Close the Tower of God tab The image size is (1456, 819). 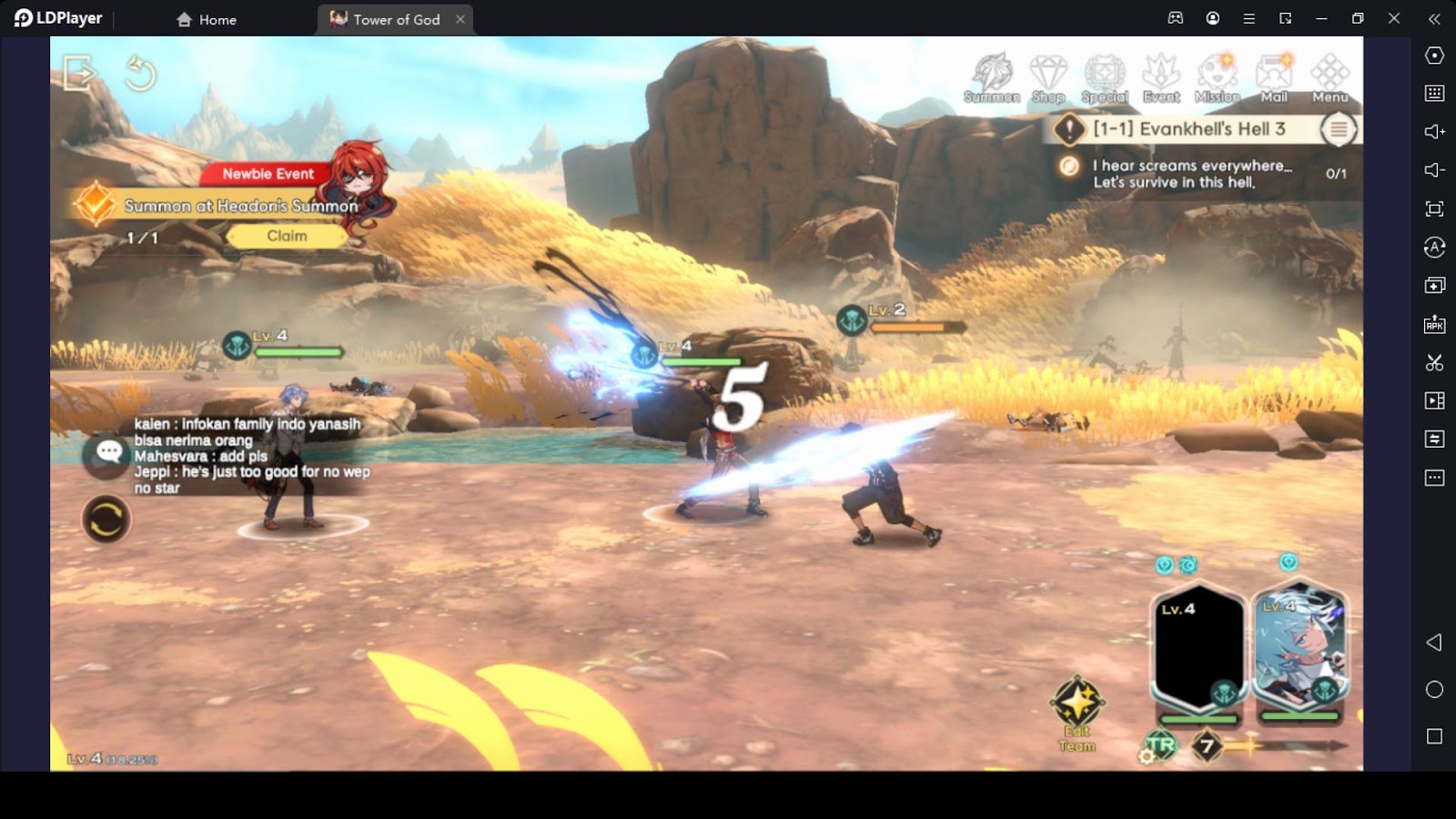tap(460, 19)
